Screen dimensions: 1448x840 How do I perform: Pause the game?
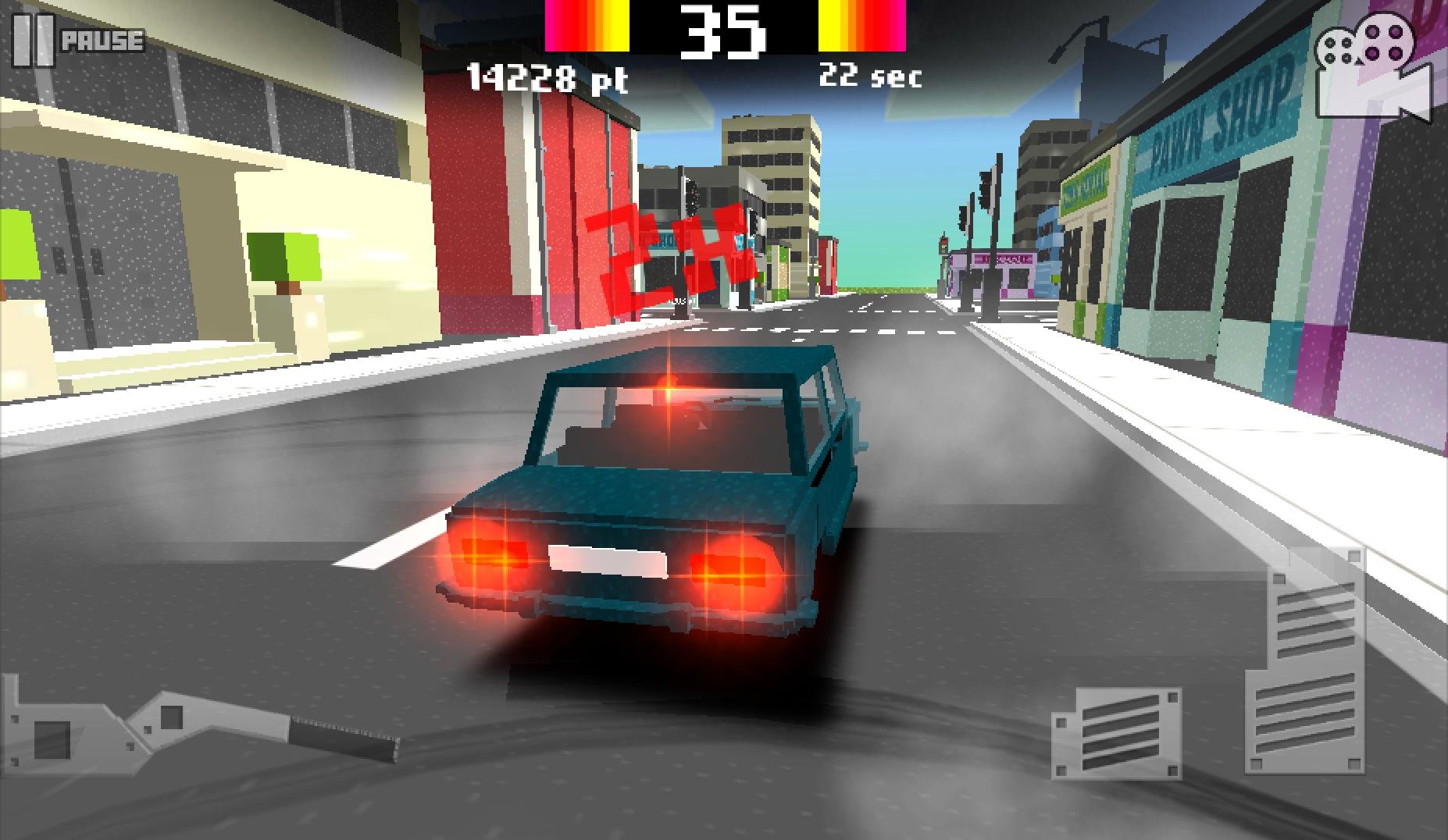pyautogui.click(x=77, y=40)
